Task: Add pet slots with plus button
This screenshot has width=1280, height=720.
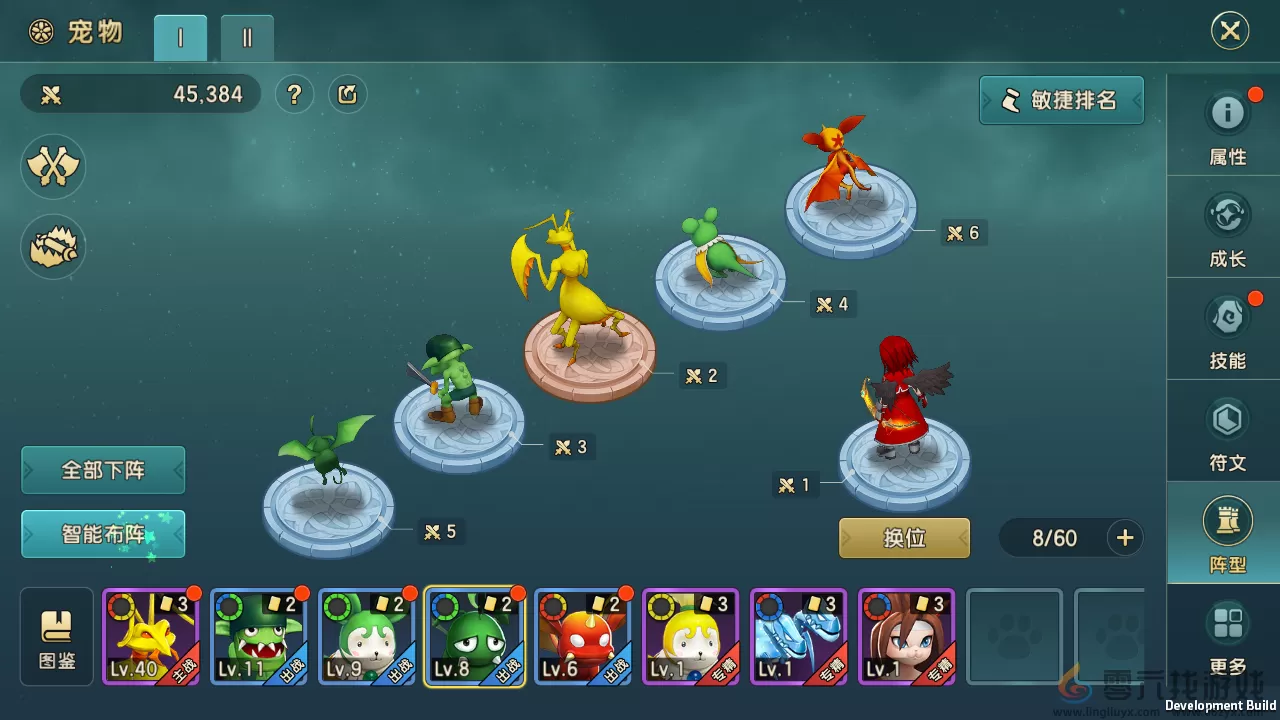Action: click(x=1125, y=538)
